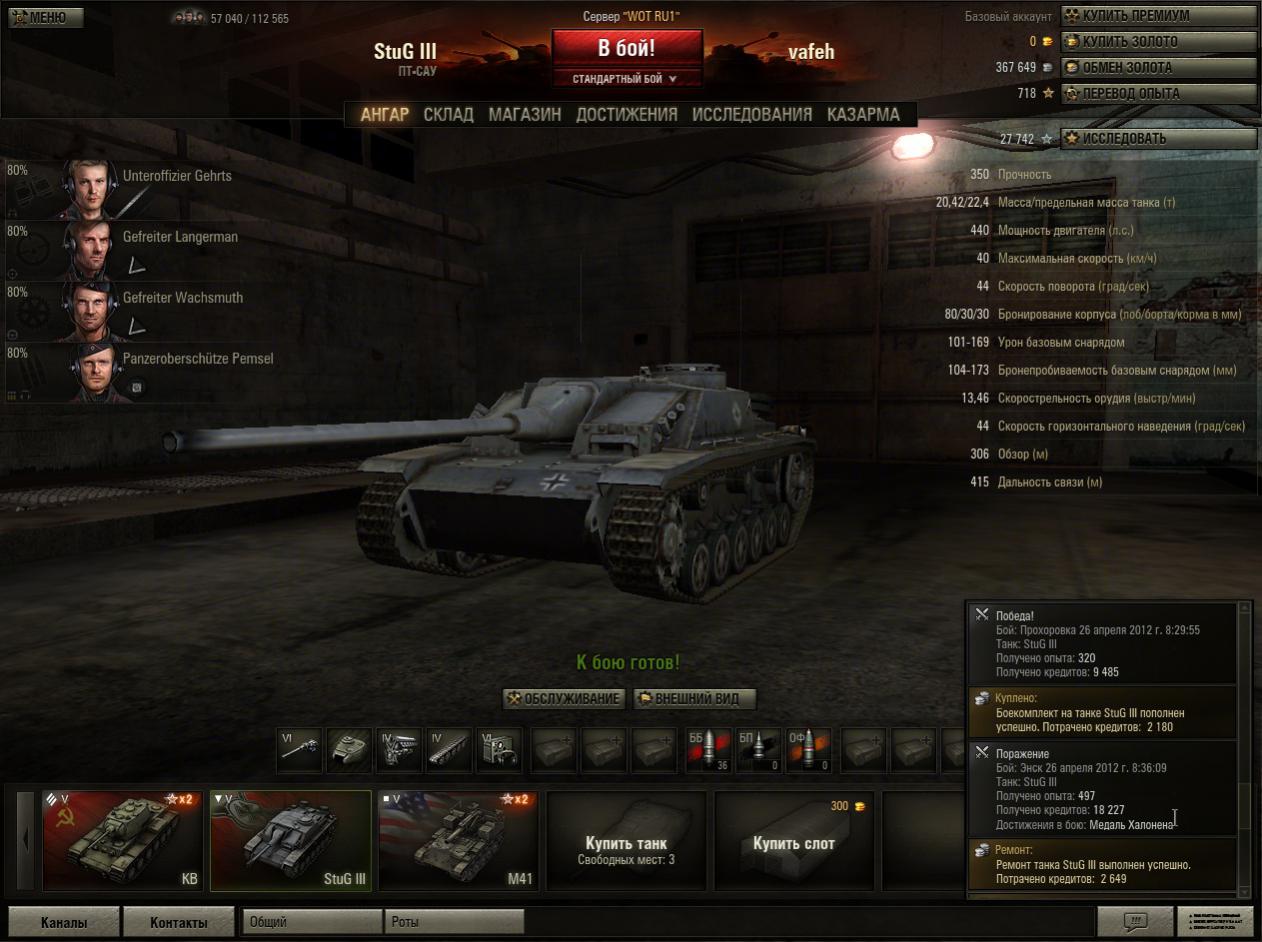Switch to the Магазин tab
This screenshot has width=1262, height=942.
(x=524, y=114)
